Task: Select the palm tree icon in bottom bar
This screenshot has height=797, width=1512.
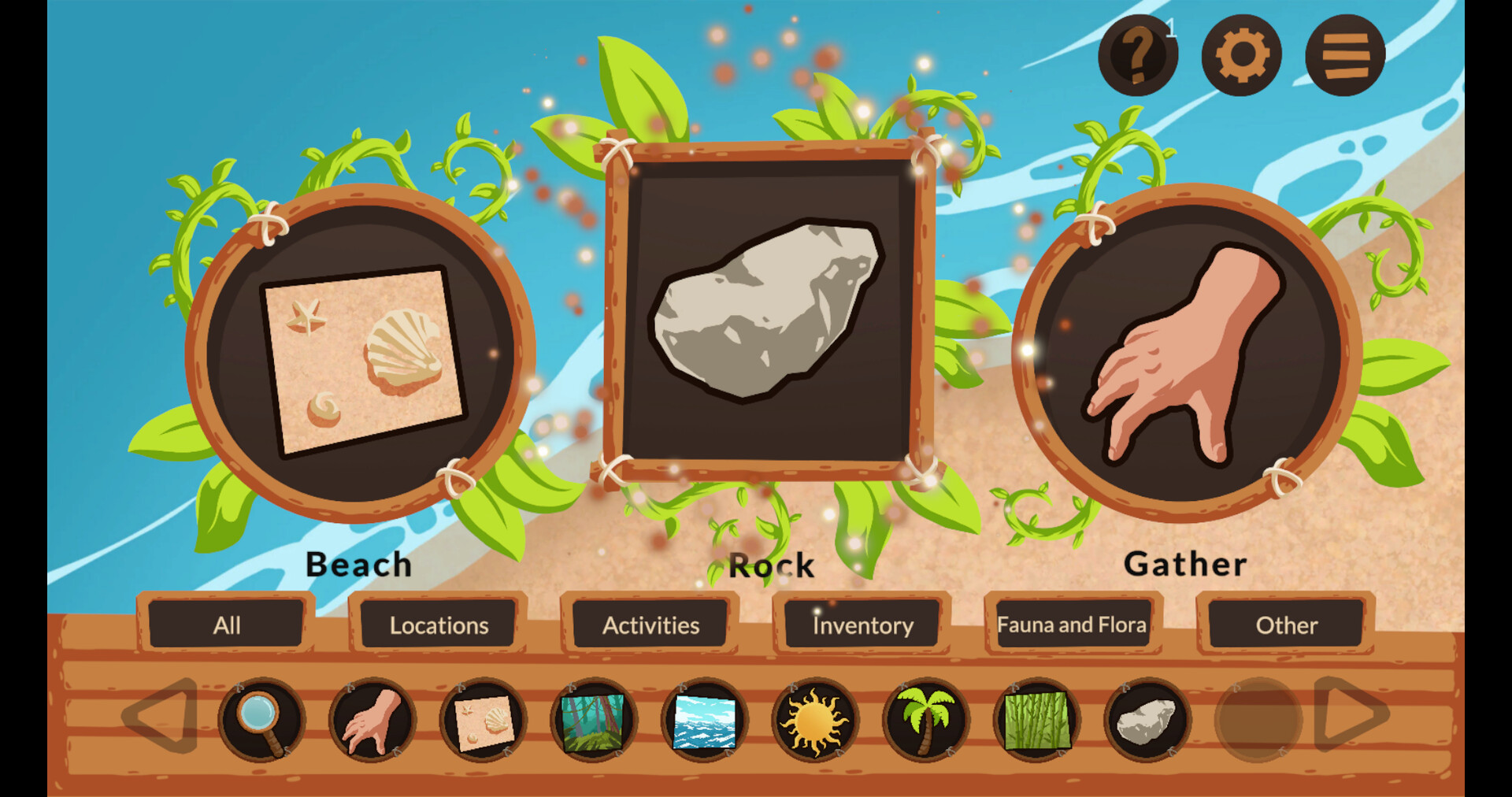Action: [925, 721]
